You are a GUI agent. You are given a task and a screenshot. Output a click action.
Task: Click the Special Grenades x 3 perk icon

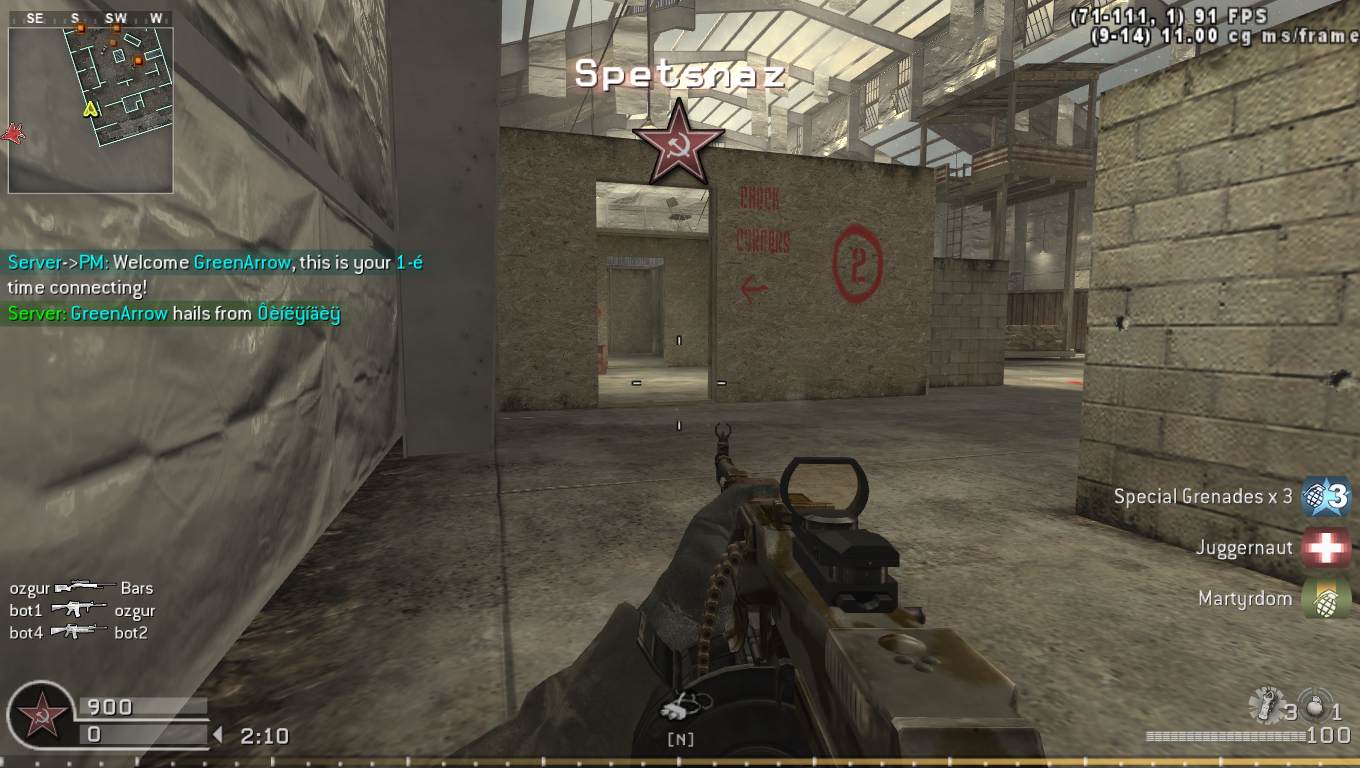pyautogui.click(x=1327, y=496)
